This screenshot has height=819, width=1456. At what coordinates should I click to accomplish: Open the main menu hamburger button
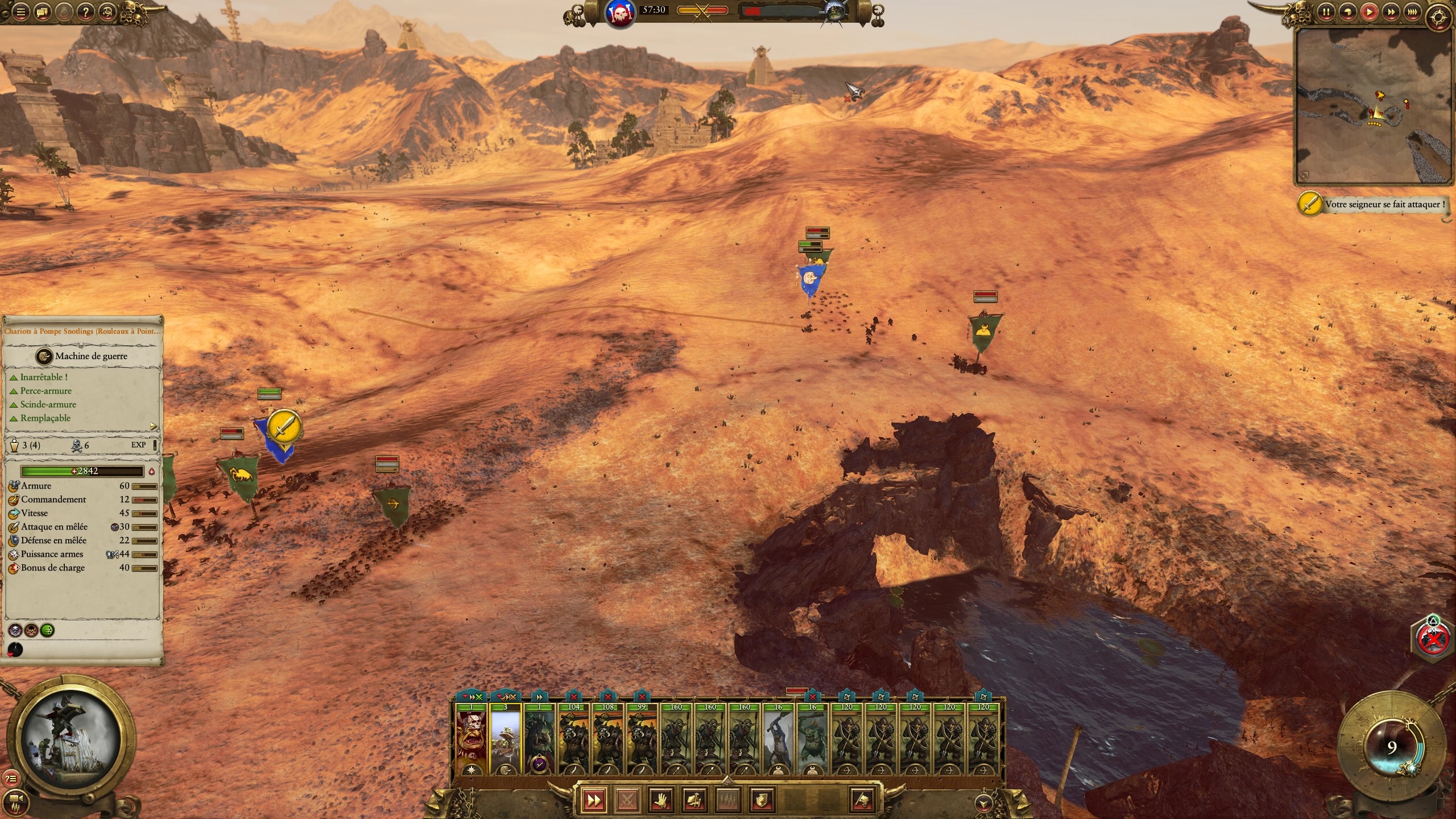click(20, 11)
